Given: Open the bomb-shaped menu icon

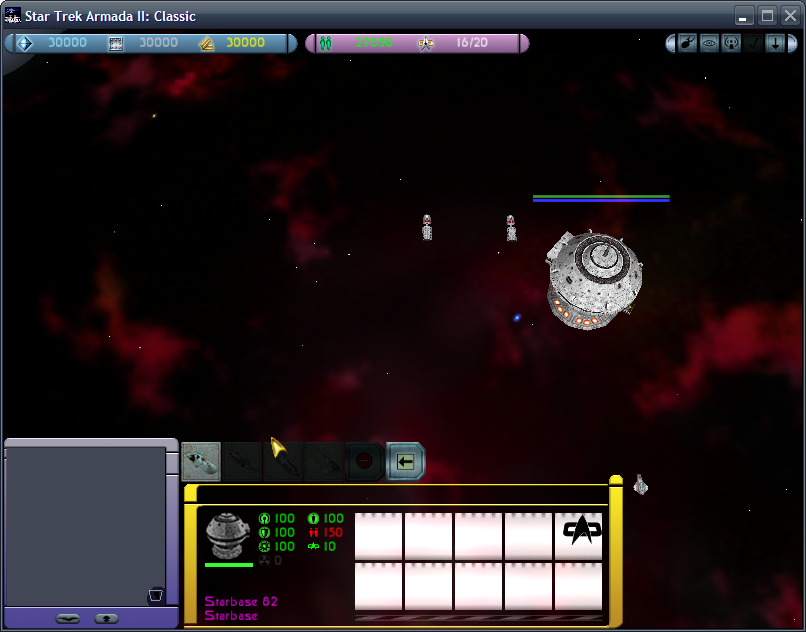Looking at the screenshot, I should pyautogui.click(x=687, y=43).
